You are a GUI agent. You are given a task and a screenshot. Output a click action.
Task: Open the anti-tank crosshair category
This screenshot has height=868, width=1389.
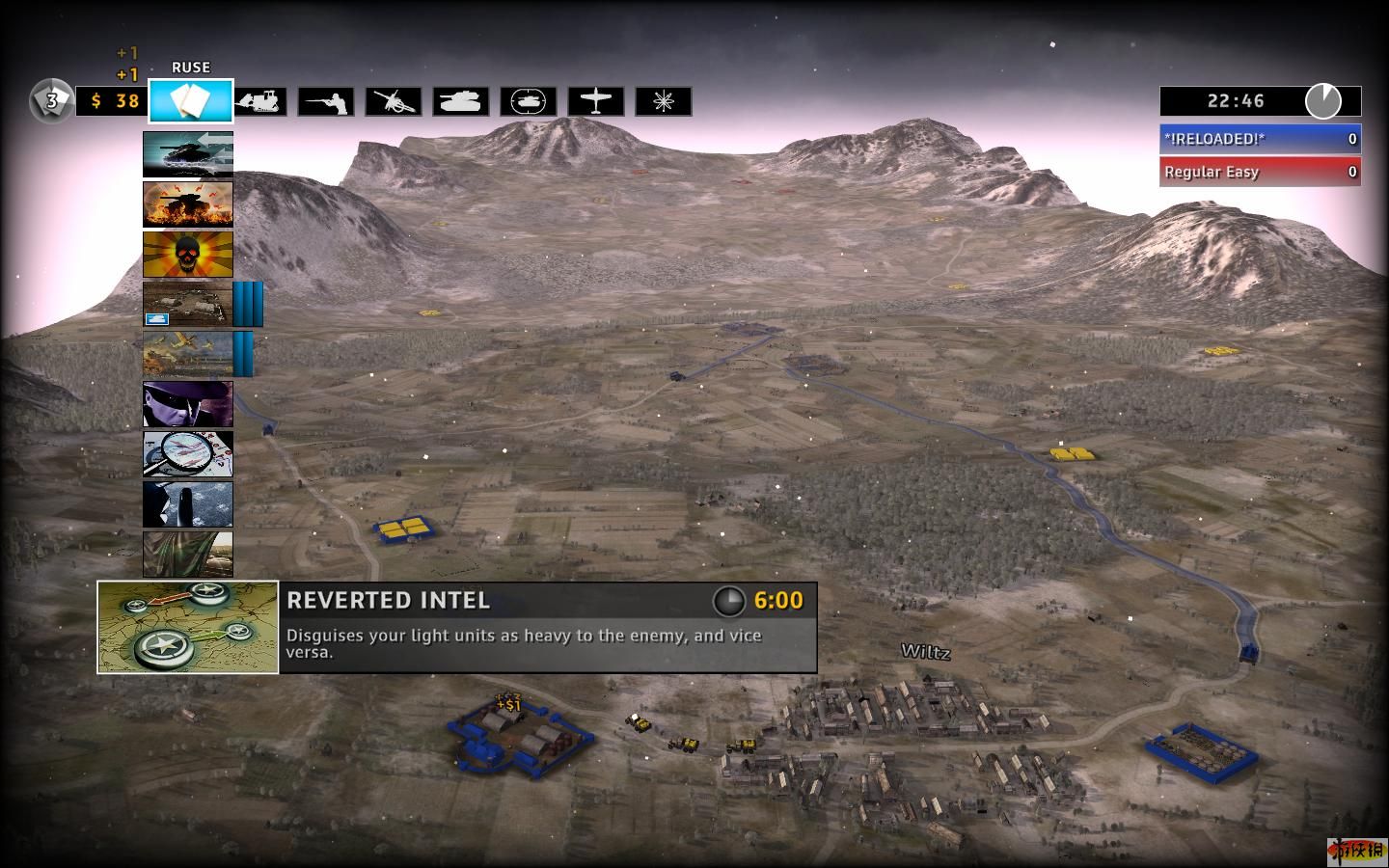tap(529, 101)
